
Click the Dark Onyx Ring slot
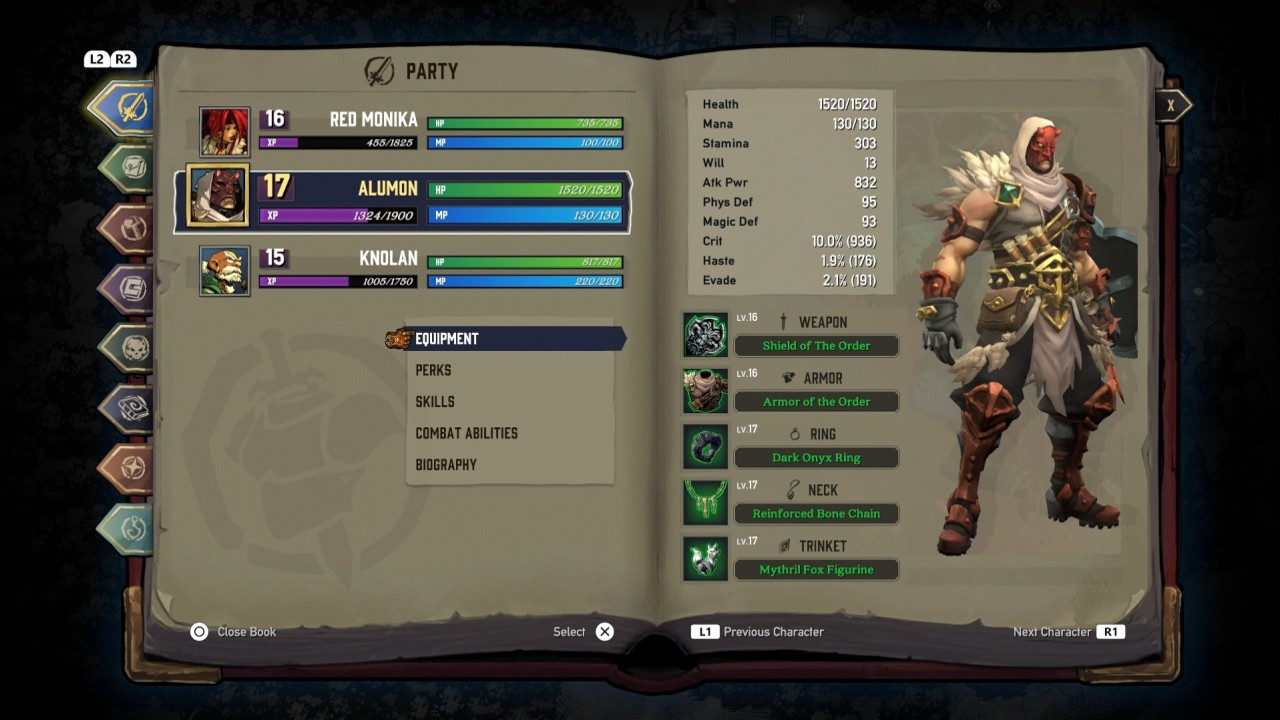tap(816, 458)
